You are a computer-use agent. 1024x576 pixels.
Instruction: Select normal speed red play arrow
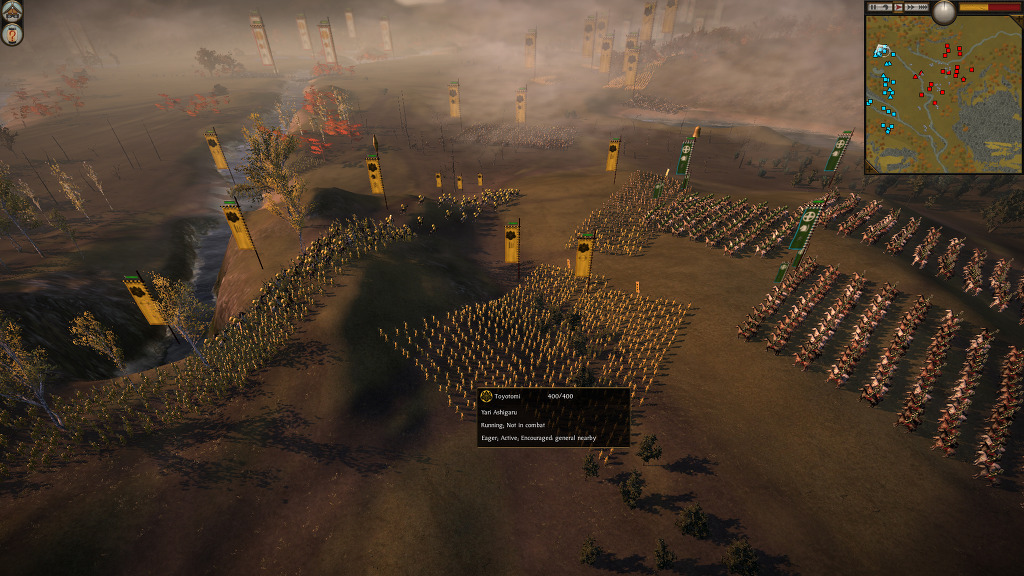pyautogui.click(x=898, y=7)
